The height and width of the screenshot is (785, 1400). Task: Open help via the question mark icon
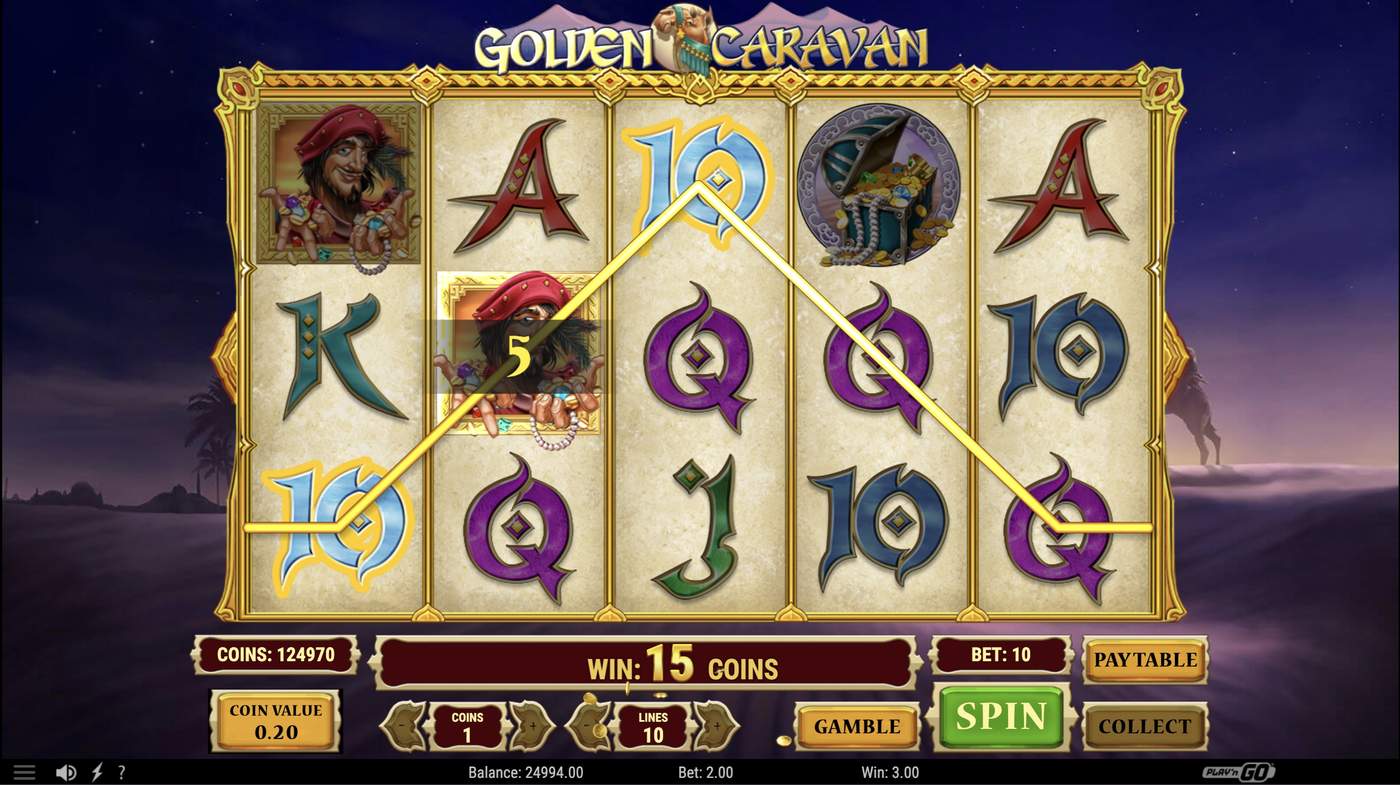(x=121, y=771)
